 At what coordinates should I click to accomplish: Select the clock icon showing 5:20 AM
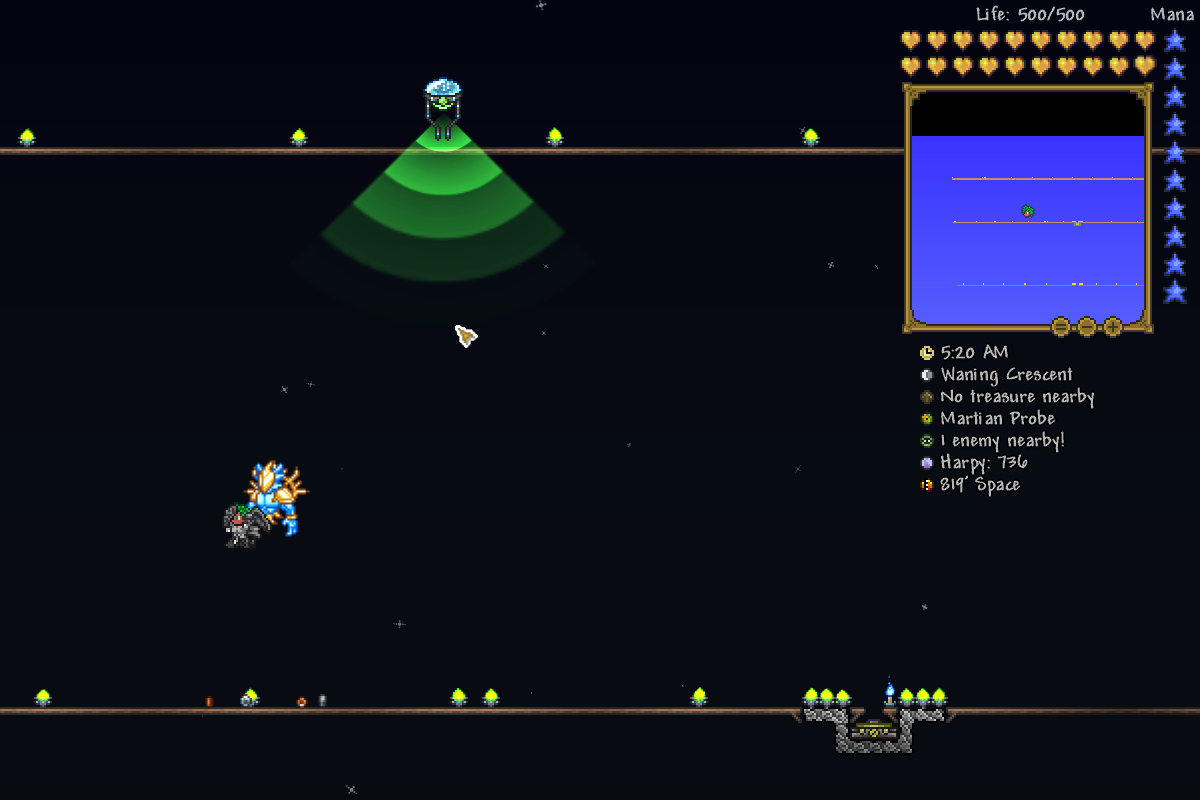click(x=927, y=353)
